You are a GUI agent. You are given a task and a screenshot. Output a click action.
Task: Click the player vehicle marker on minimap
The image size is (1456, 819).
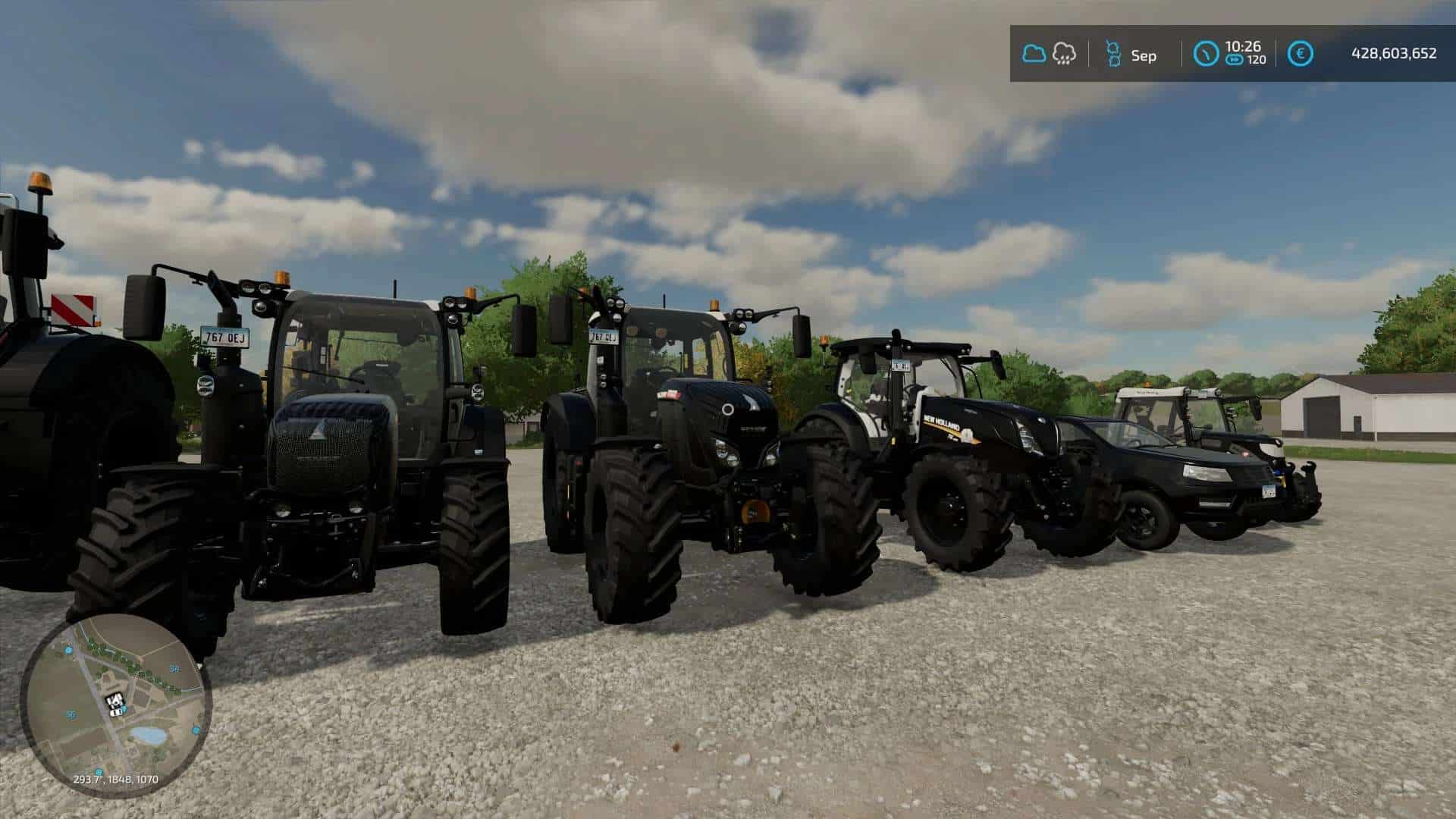click(x=115, y=703)
